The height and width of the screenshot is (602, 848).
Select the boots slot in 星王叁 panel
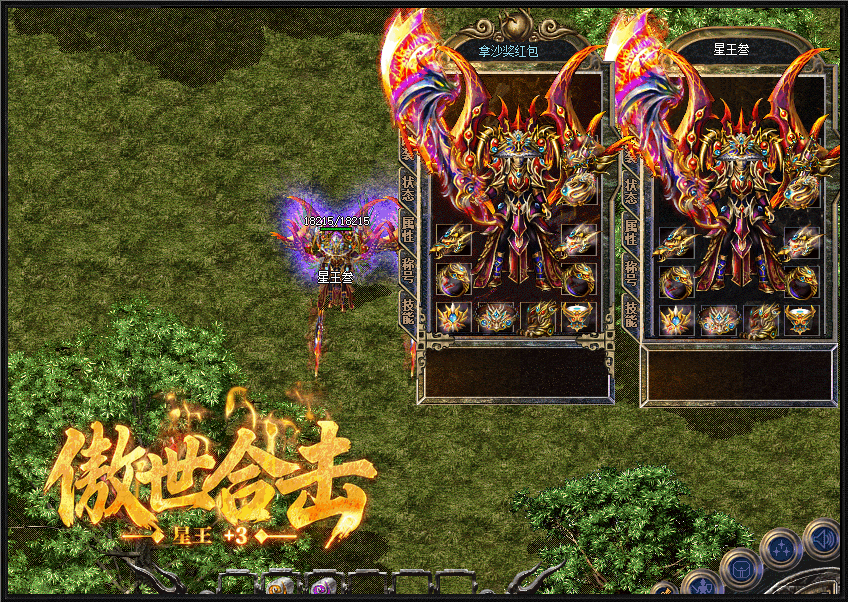pyautogui.click(x=761, y=319)
